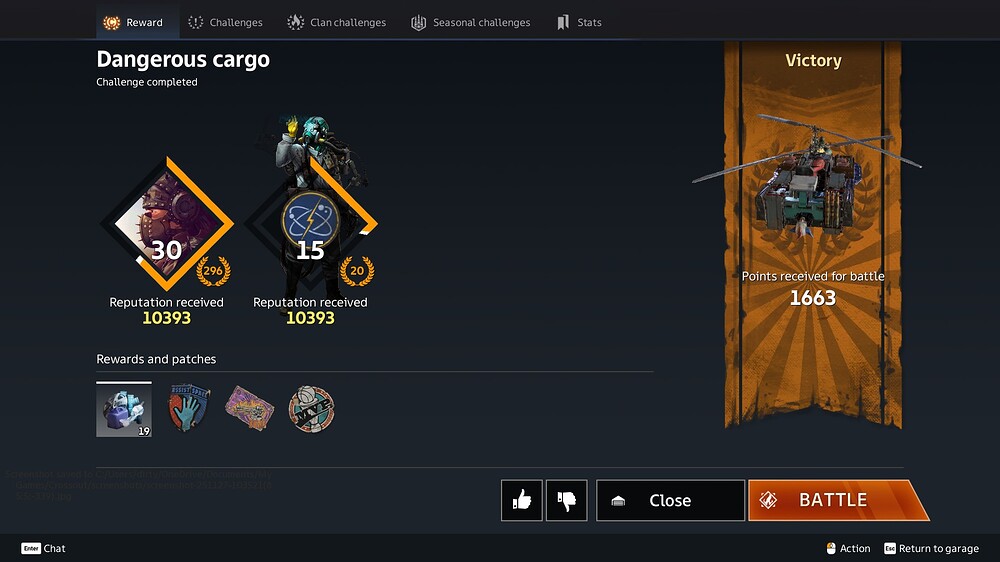This screenshot has width=1000, height=562.
Task: Open the level 30 faction reputation emblem
Action: 166,225
